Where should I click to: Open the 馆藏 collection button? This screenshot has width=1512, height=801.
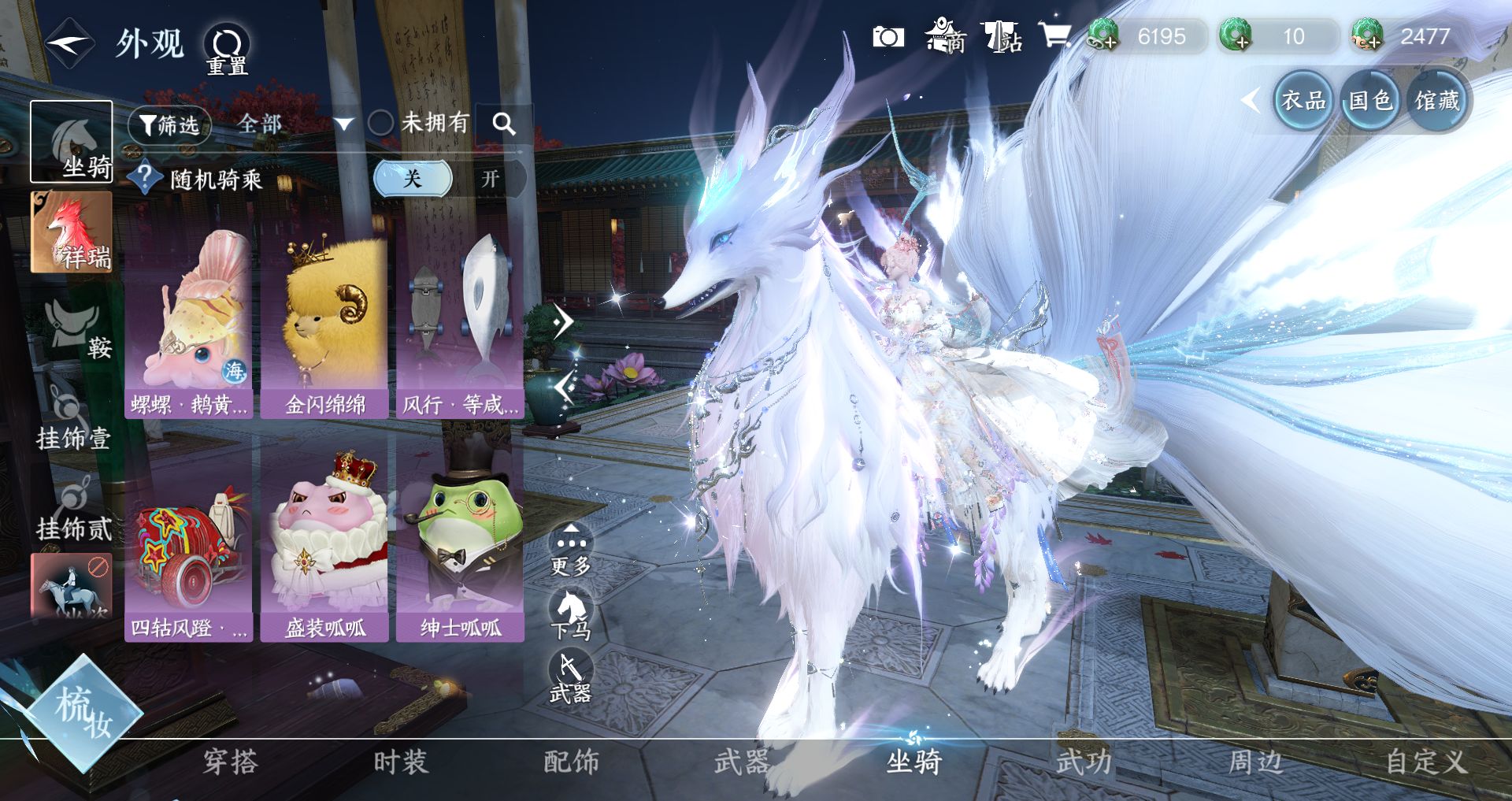click(x=1436, y=101)
